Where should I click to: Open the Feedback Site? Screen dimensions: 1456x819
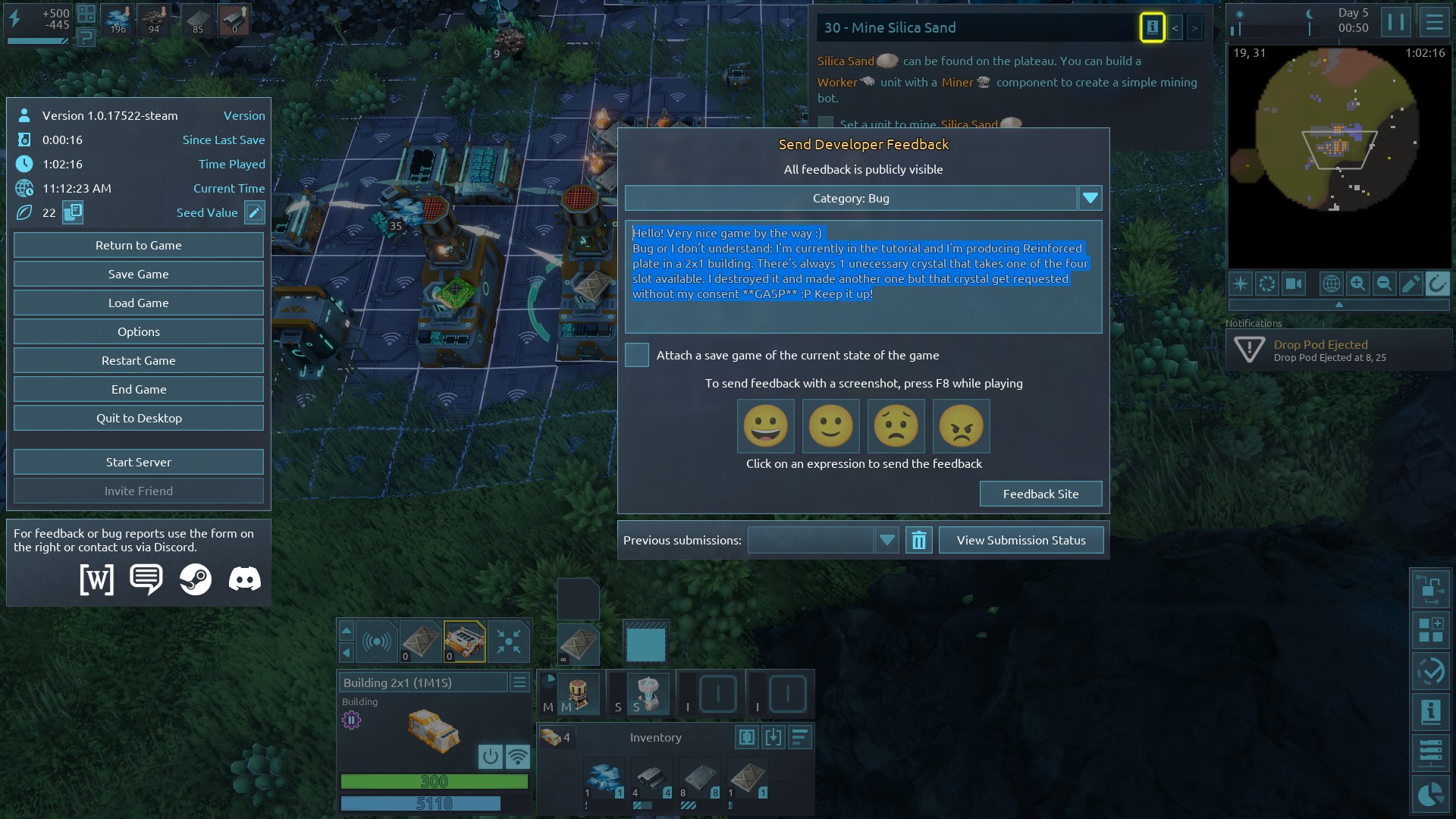click(1040, 494)
